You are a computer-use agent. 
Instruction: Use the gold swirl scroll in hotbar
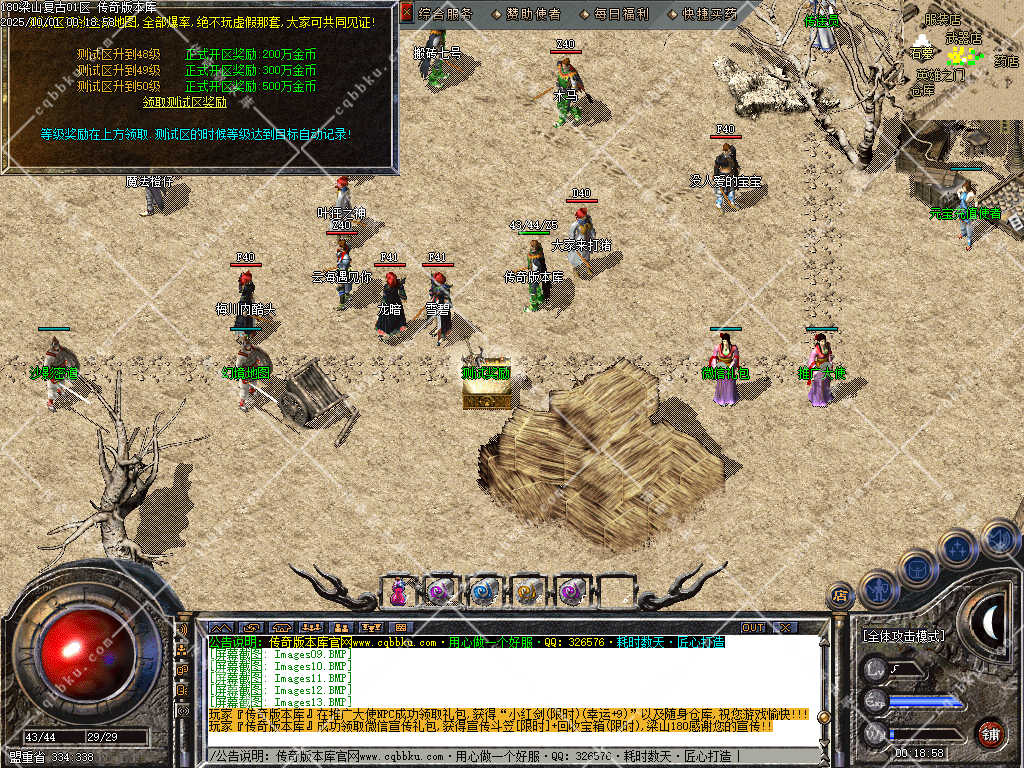[x=527, y=592]
